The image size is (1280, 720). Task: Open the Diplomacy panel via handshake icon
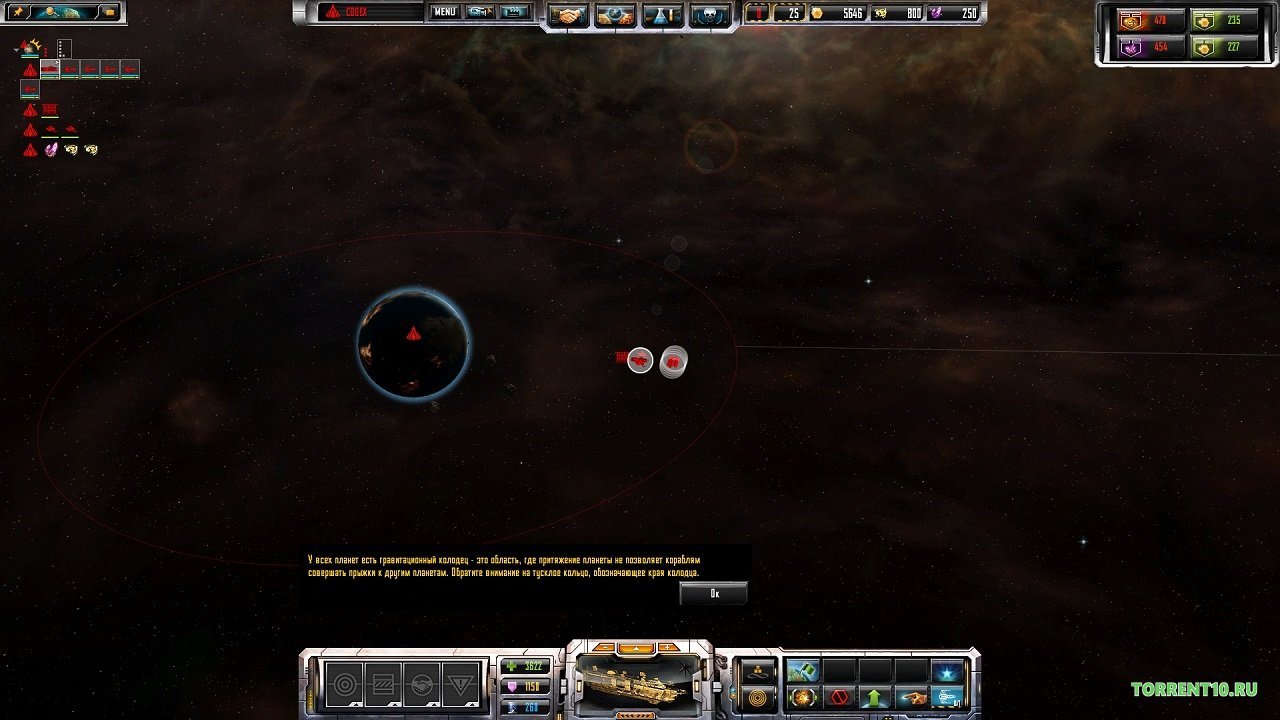click(567, 14)
